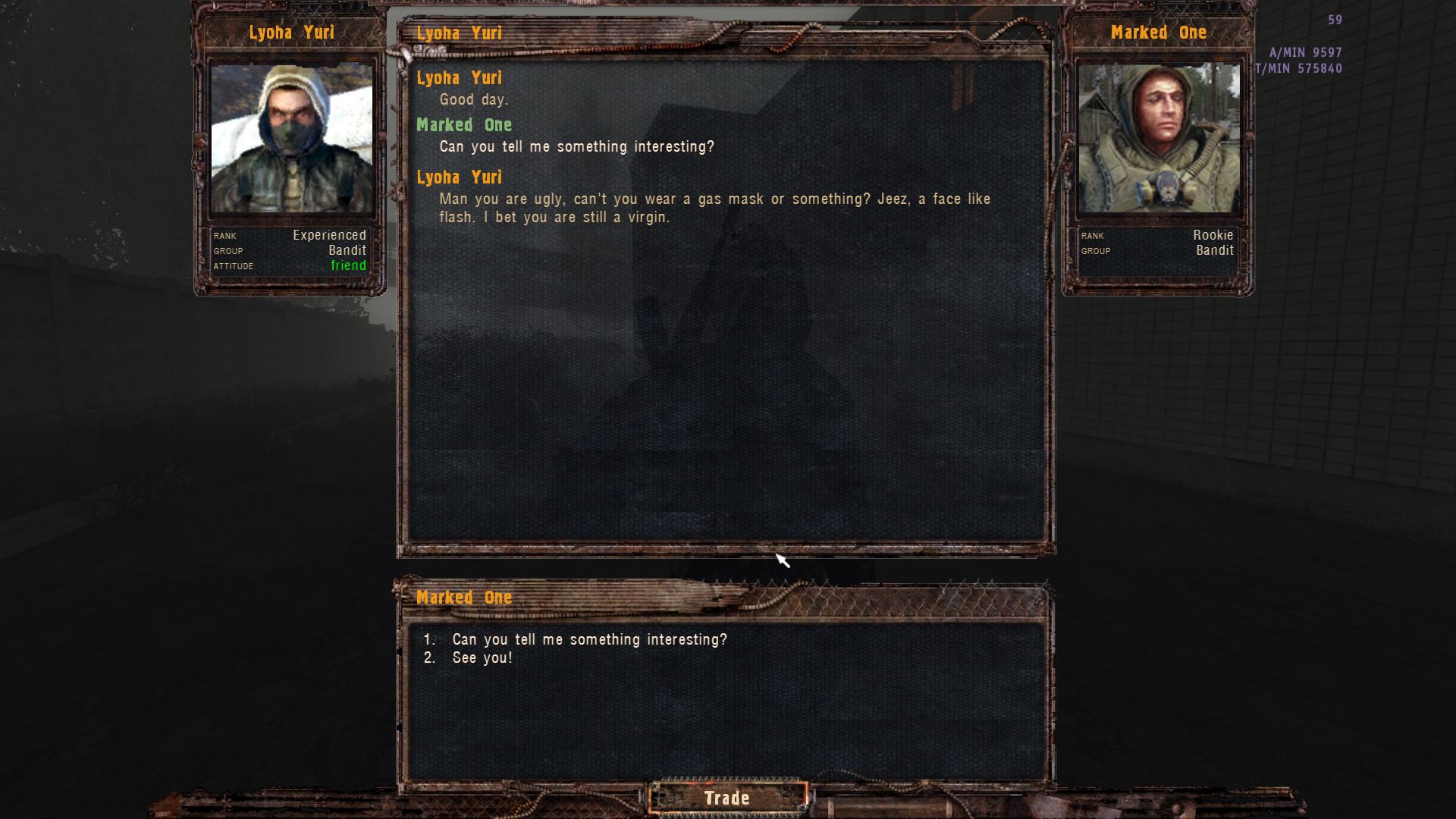Click the 'Good day.' line in the dialogue log
Viewport: 1456px width, 819px height.
(x=474, y=99)
